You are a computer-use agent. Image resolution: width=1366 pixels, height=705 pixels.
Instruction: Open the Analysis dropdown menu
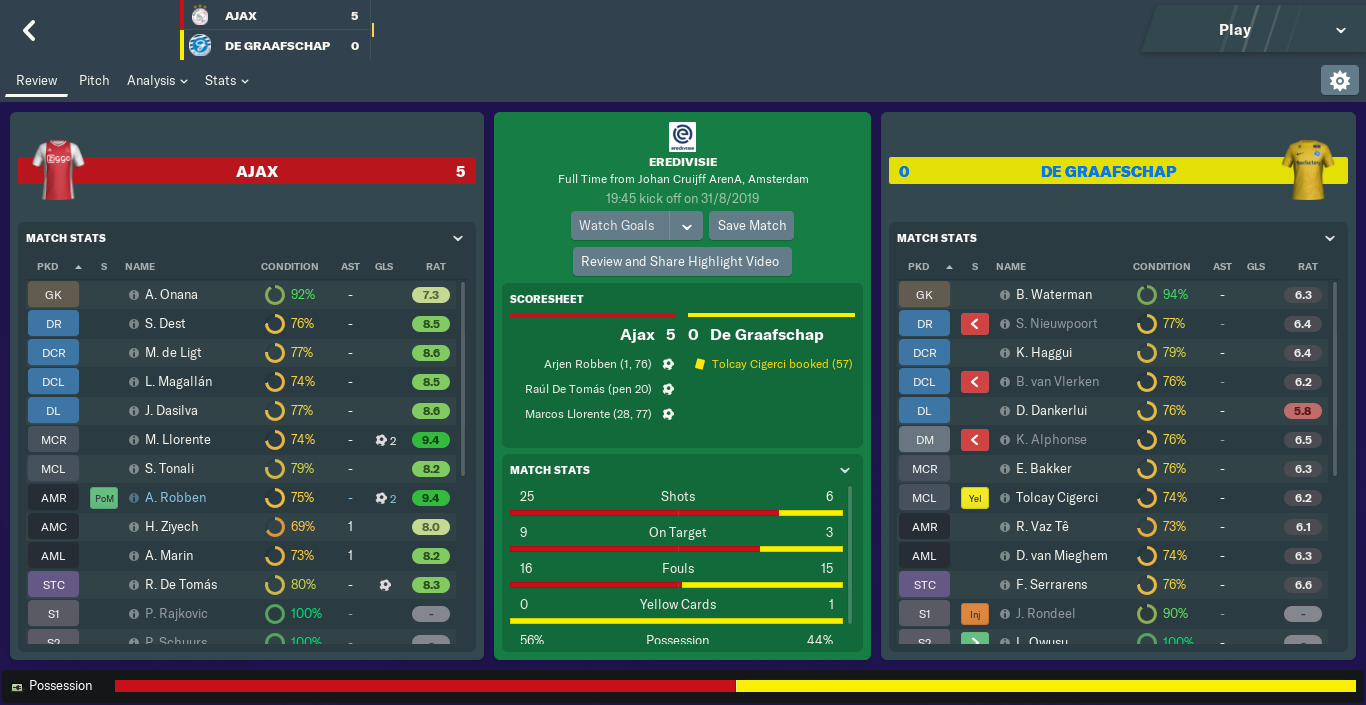(x=157, y=80)
